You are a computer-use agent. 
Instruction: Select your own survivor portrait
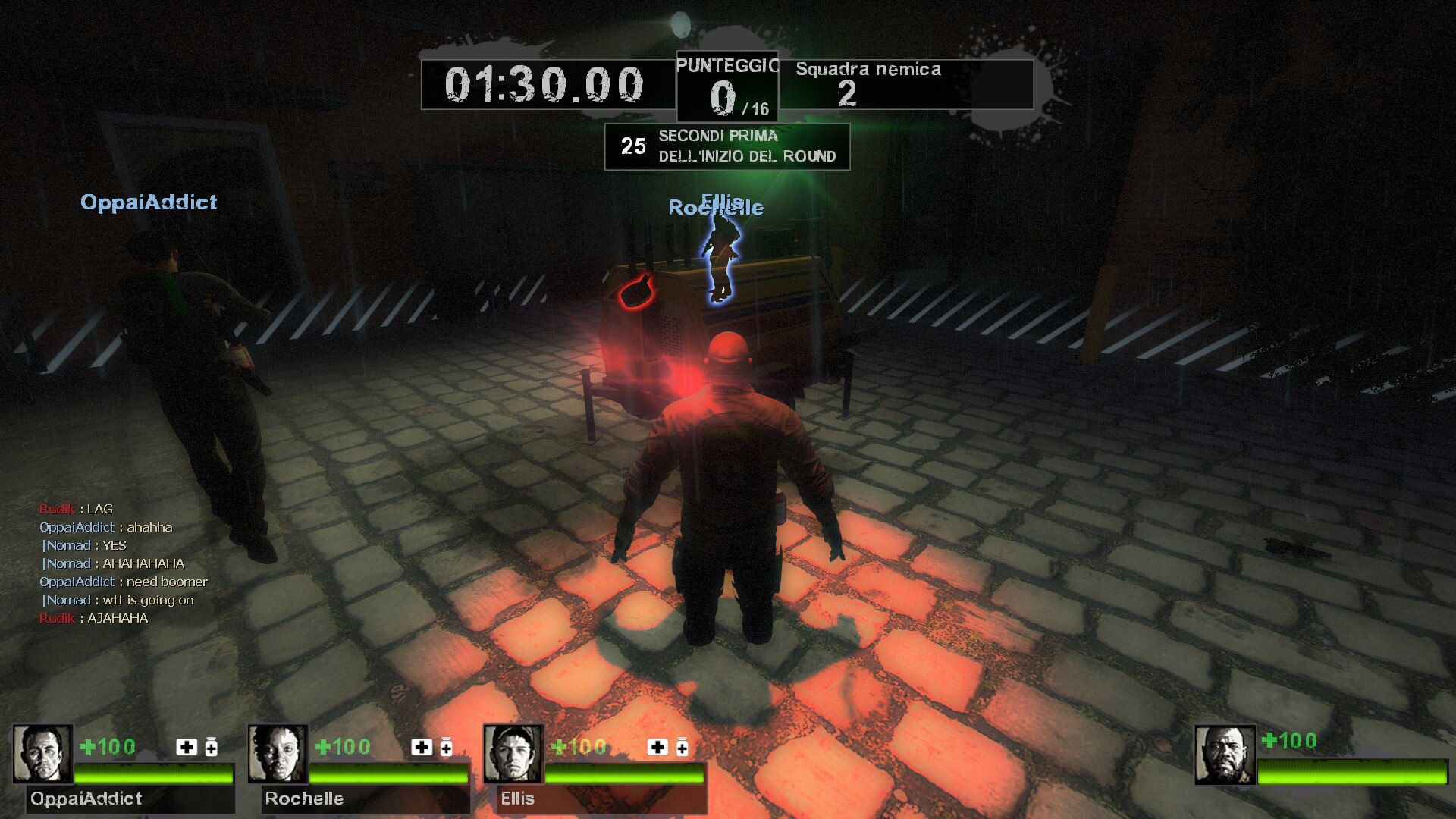(x=1225, y=755)
